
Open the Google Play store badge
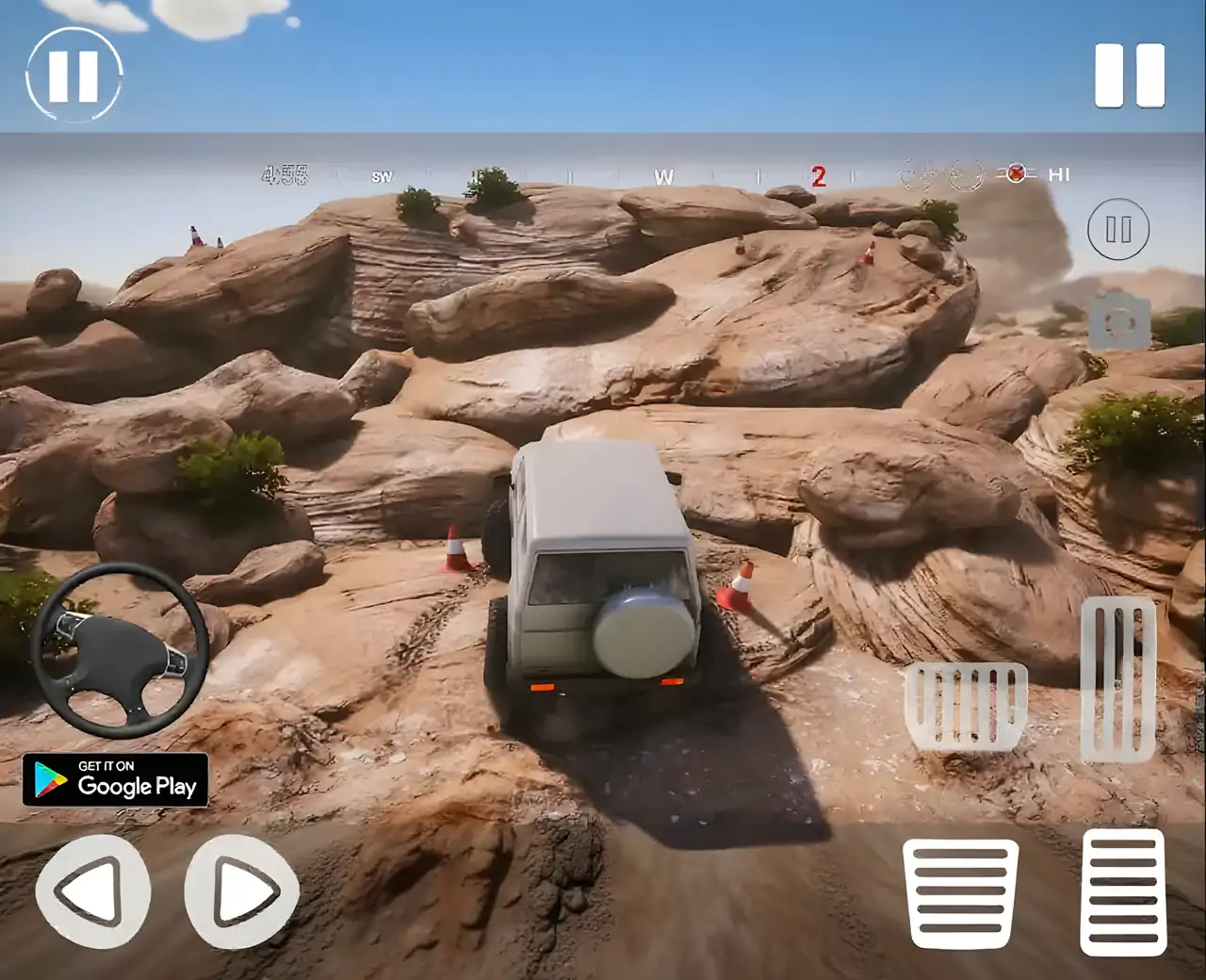[x=117, y=782]
